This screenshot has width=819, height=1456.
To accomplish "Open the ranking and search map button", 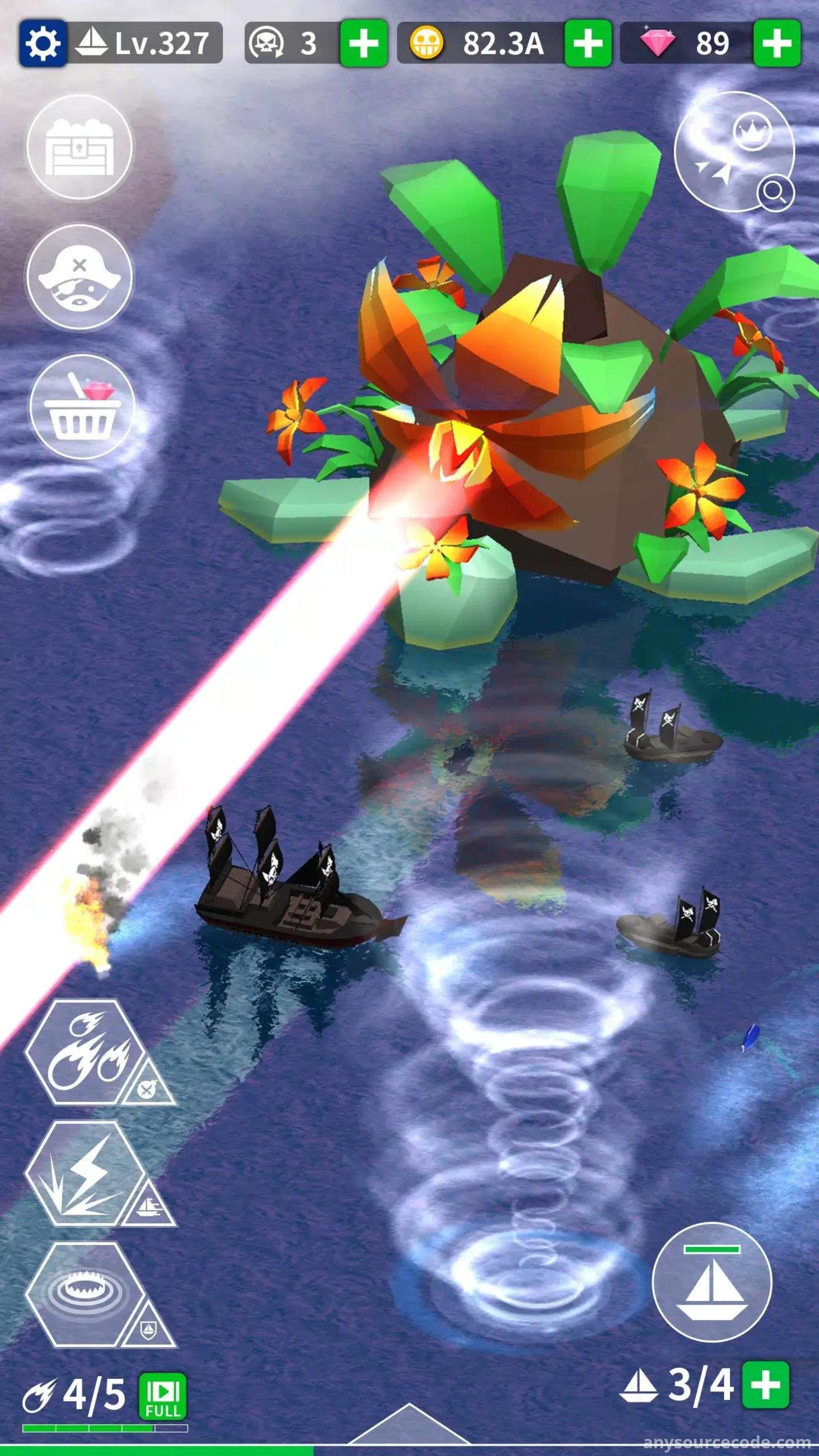I will pos(735,151).
